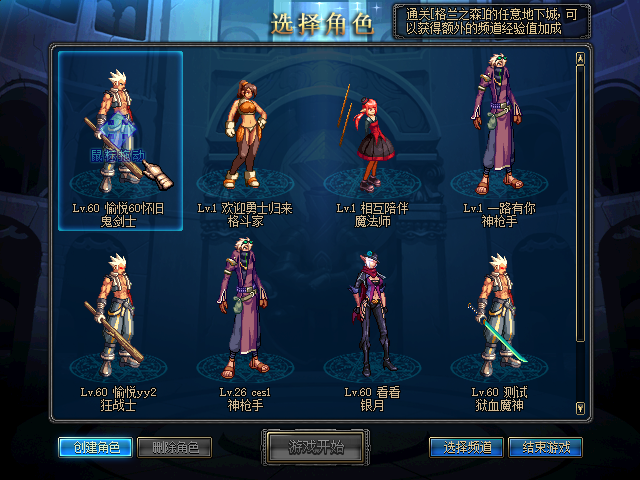Start the game with 游戏开始
The height and width of the screenshot is (480, 640).
point(316,446)
